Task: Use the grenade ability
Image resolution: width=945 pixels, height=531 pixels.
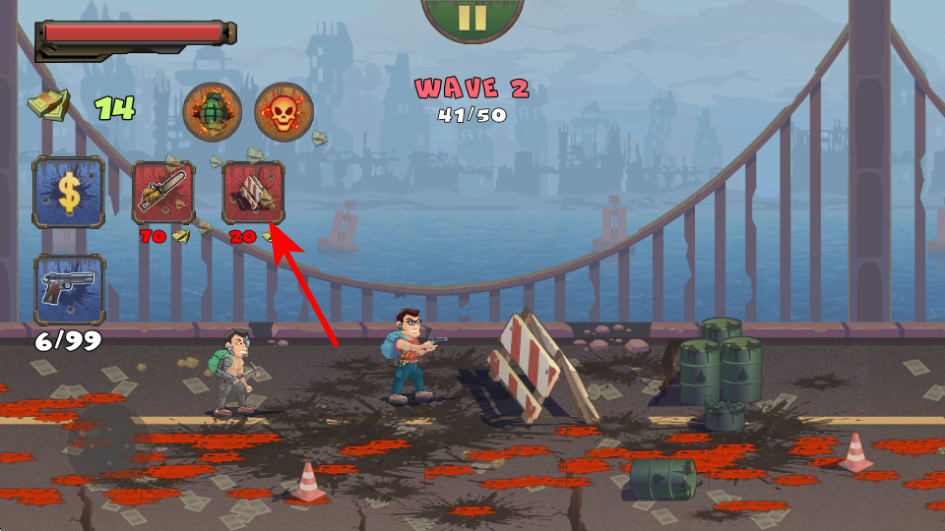Action: click(x=212, y=110)
